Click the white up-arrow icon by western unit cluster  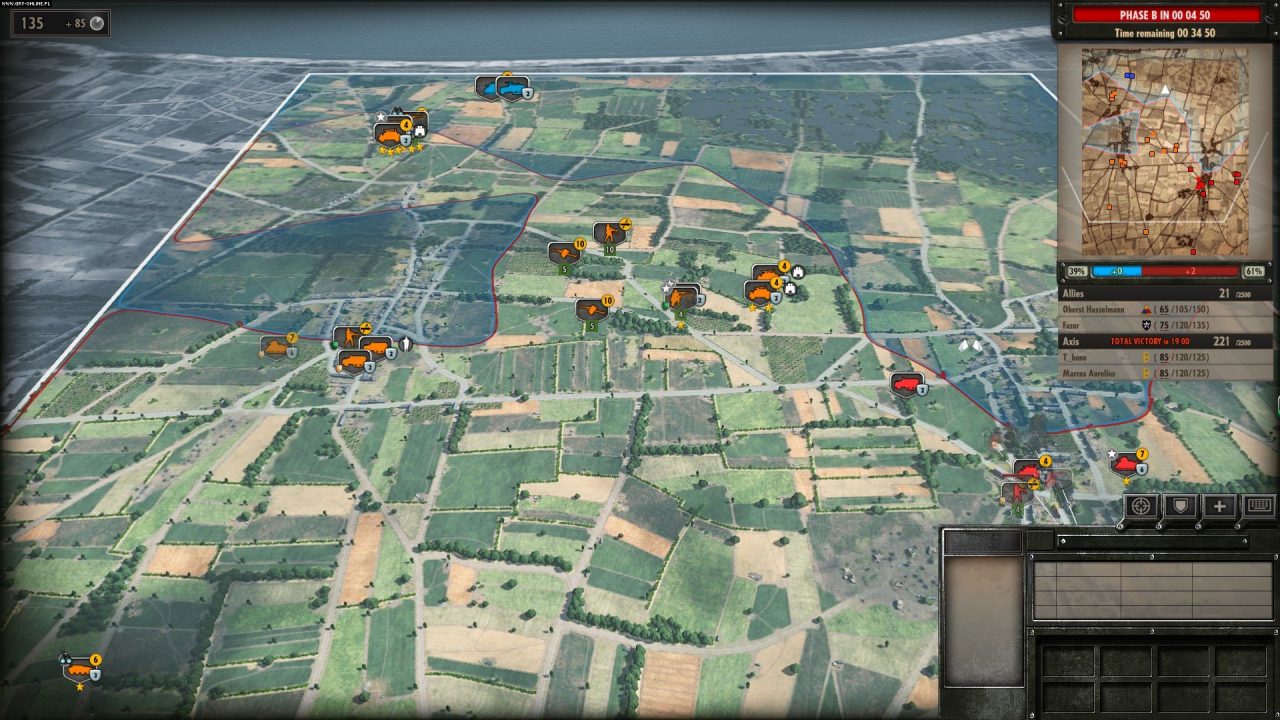[x=408, y=345]
